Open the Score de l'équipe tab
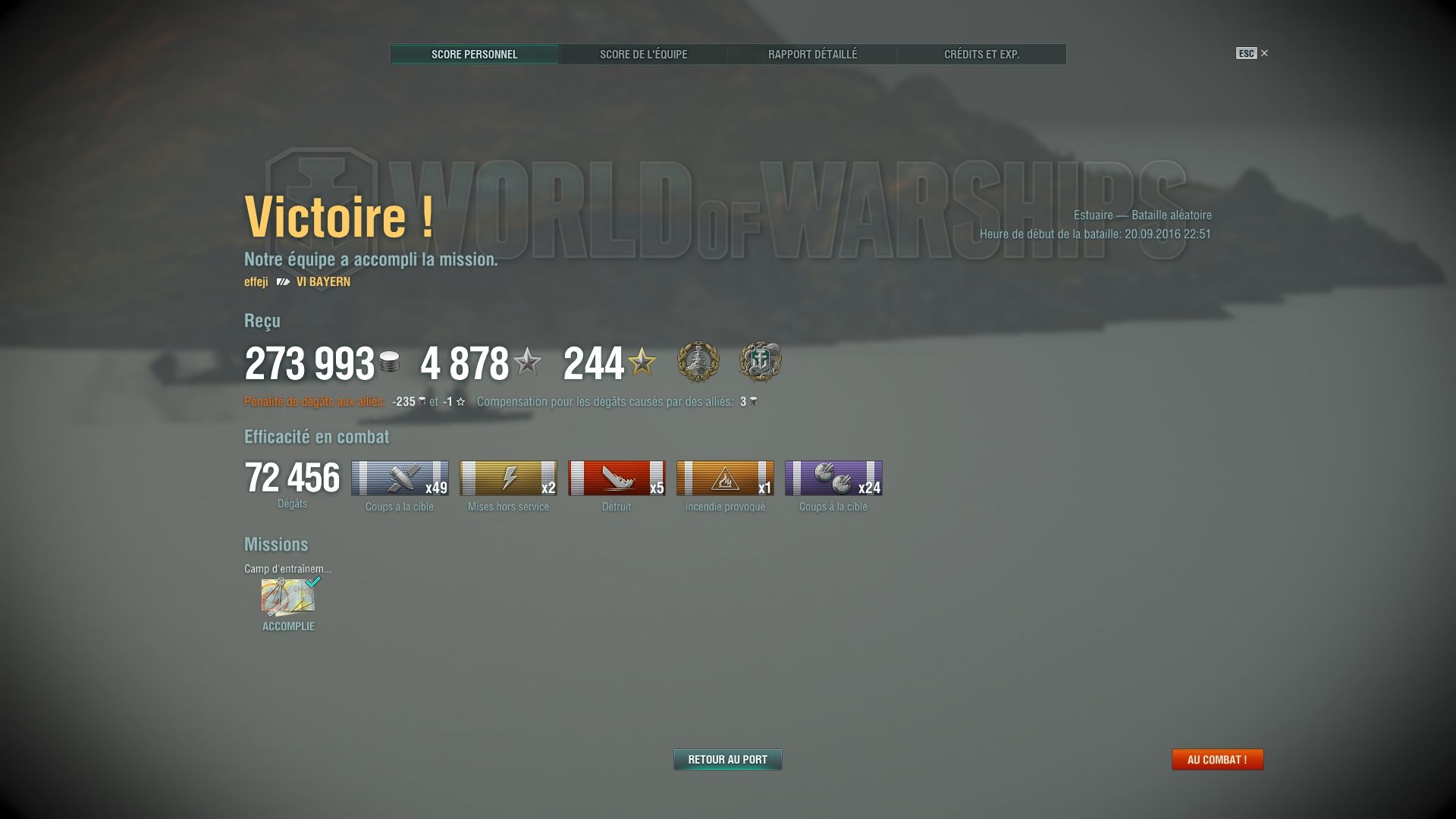The image size is (1456, 819). coord(643,55)
